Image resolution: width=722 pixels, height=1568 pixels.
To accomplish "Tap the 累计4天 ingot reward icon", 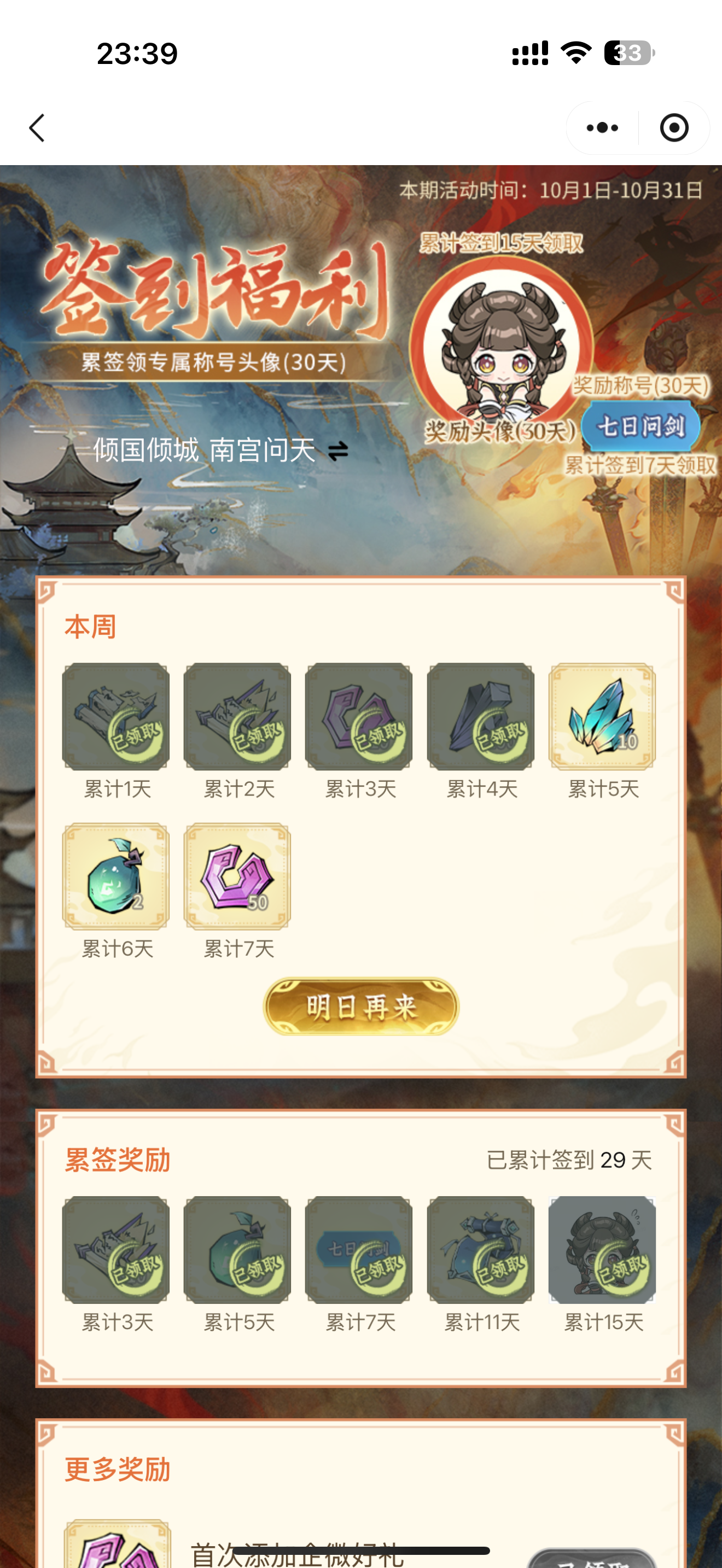I will 481,715.
